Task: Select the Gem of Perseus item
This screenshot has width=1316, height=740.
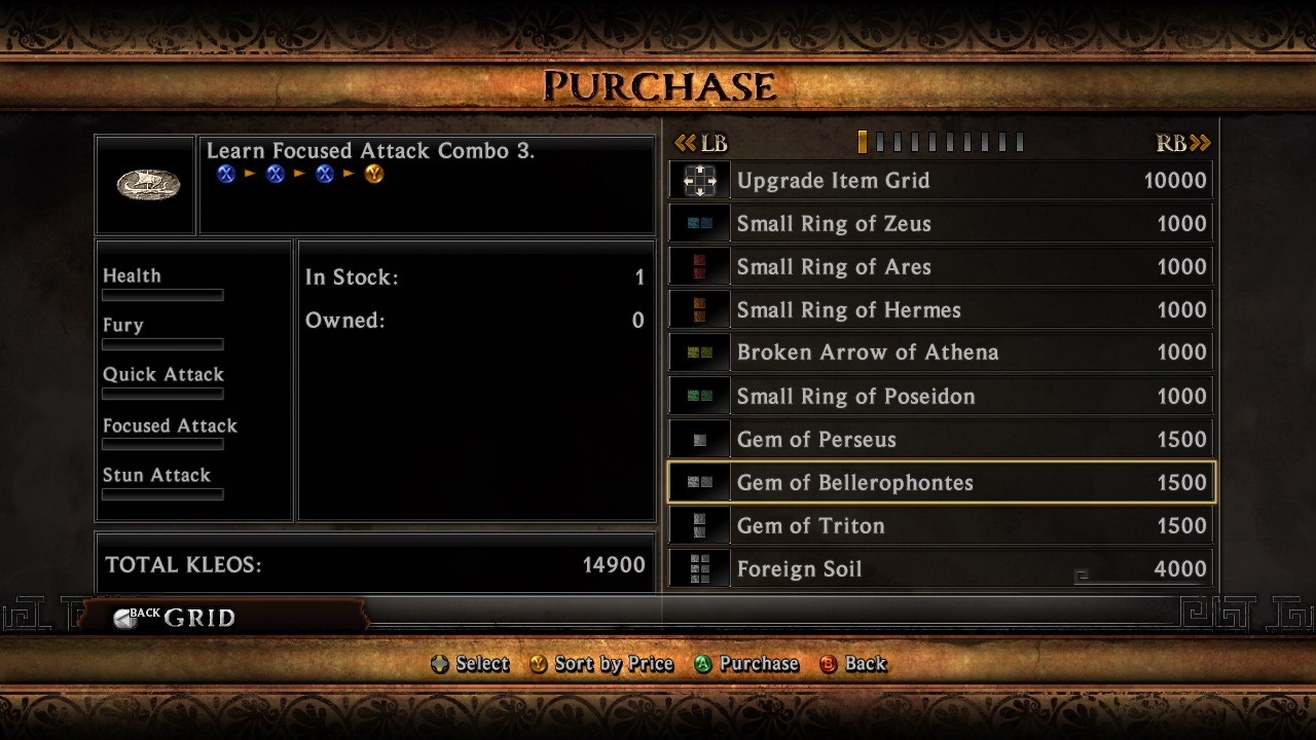Action: [x=940, y=439]
